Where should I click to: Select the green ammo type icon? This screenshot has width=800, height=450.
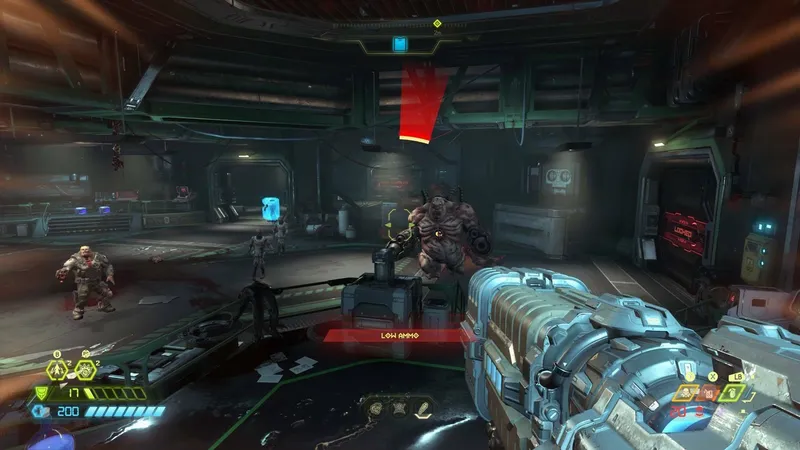[734, 393]
